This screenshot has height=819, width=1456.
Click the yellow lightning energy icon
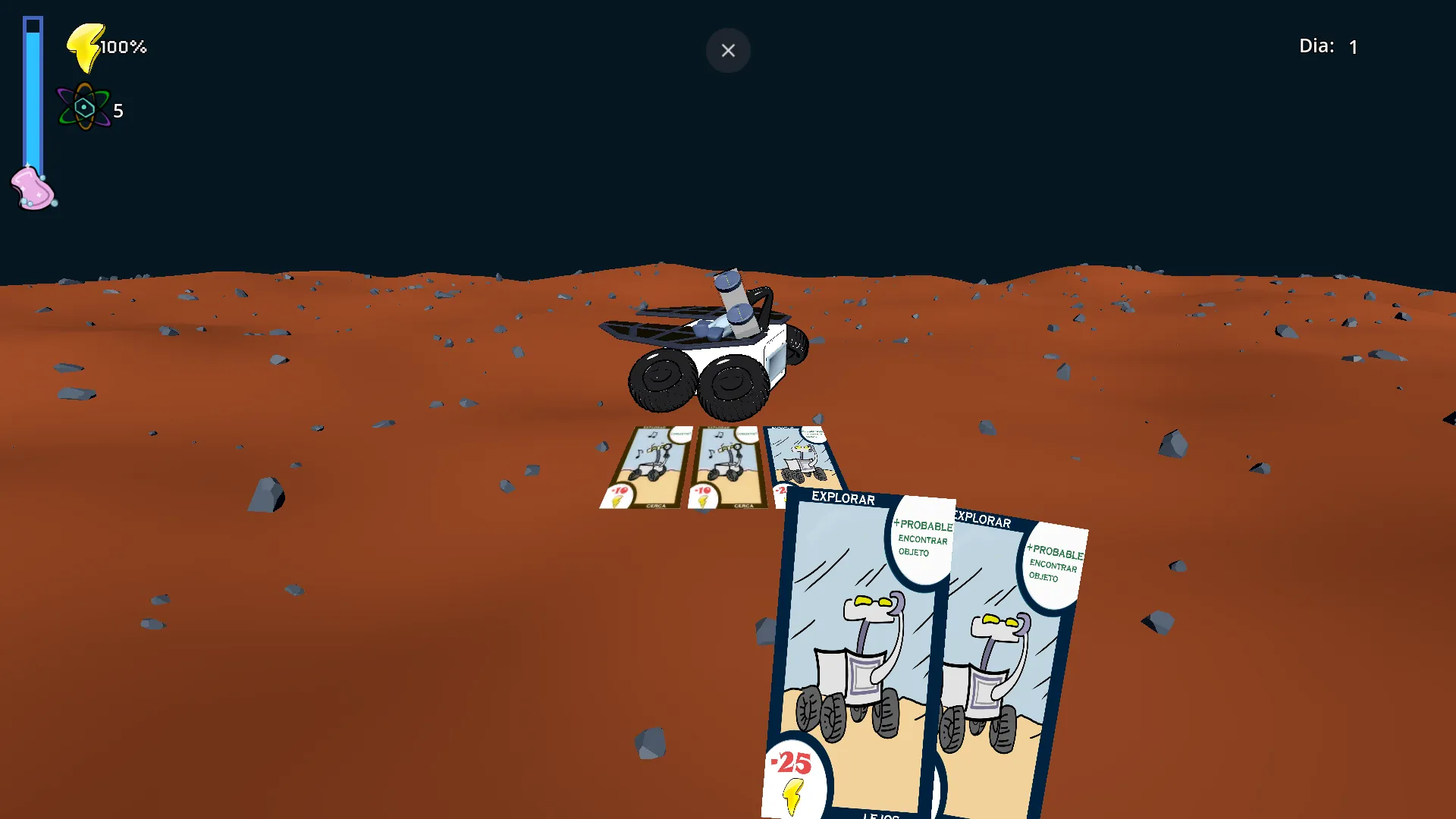tap(83, 45)
